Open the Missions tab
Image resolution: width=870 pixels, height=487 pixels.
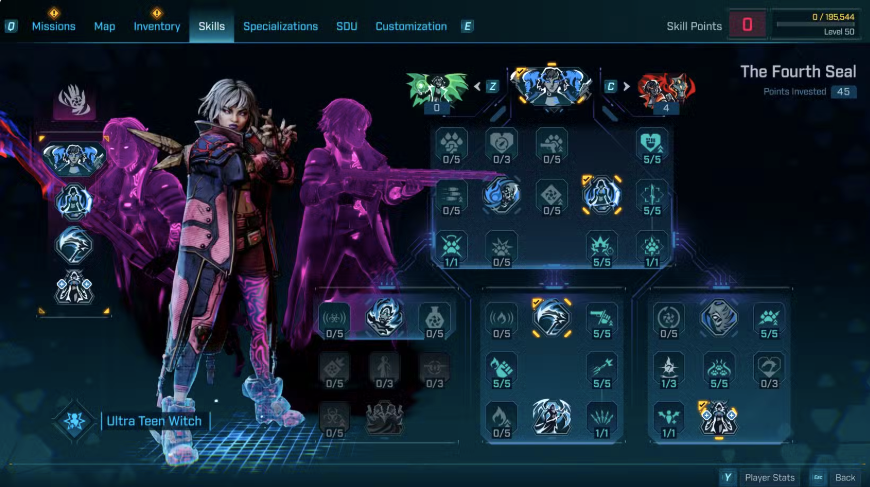[53, 26]
